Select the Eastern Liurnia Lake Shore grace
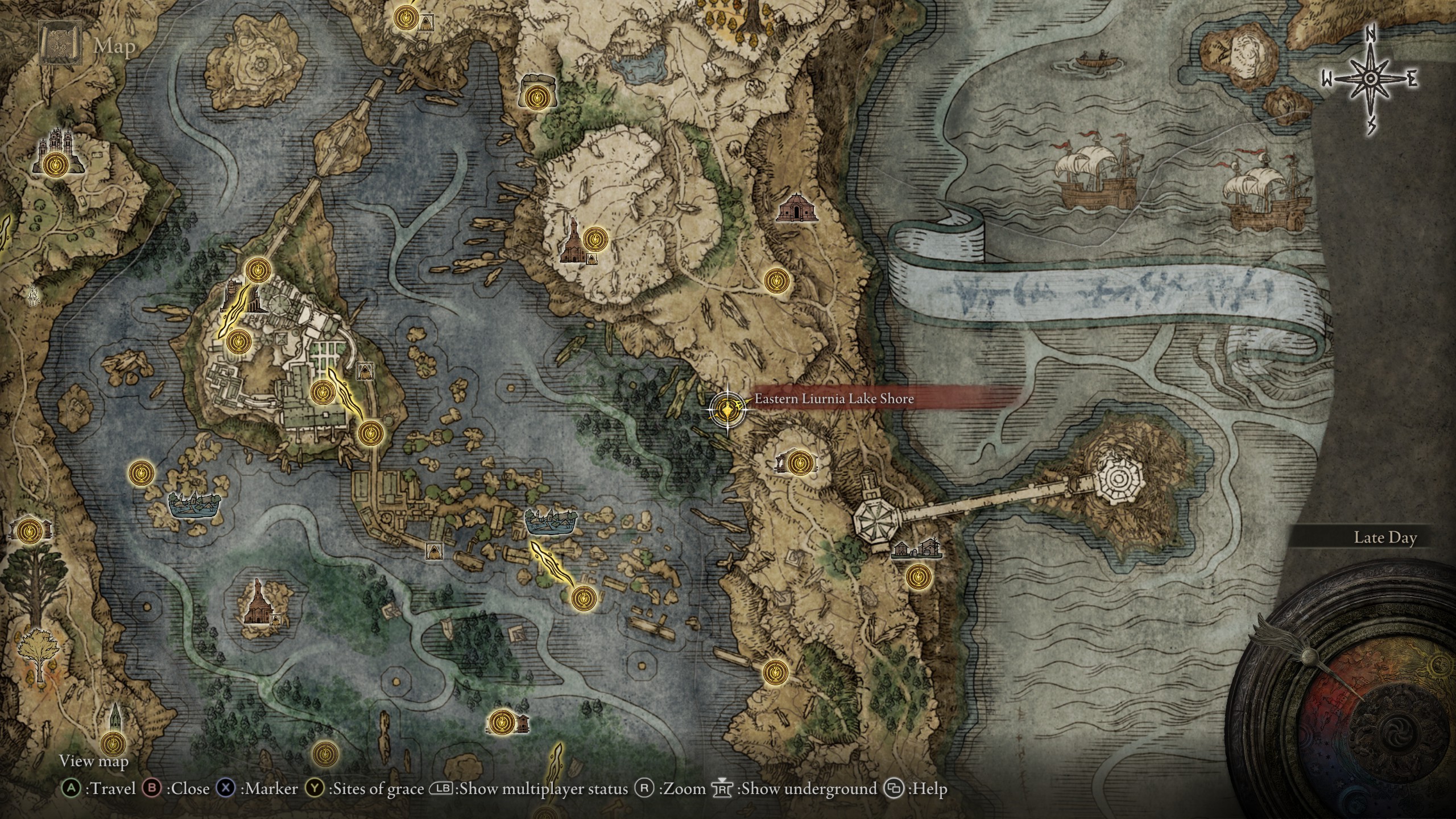Image resolution: width=1456 pixels, height=819 pixels. pos(726,408)
